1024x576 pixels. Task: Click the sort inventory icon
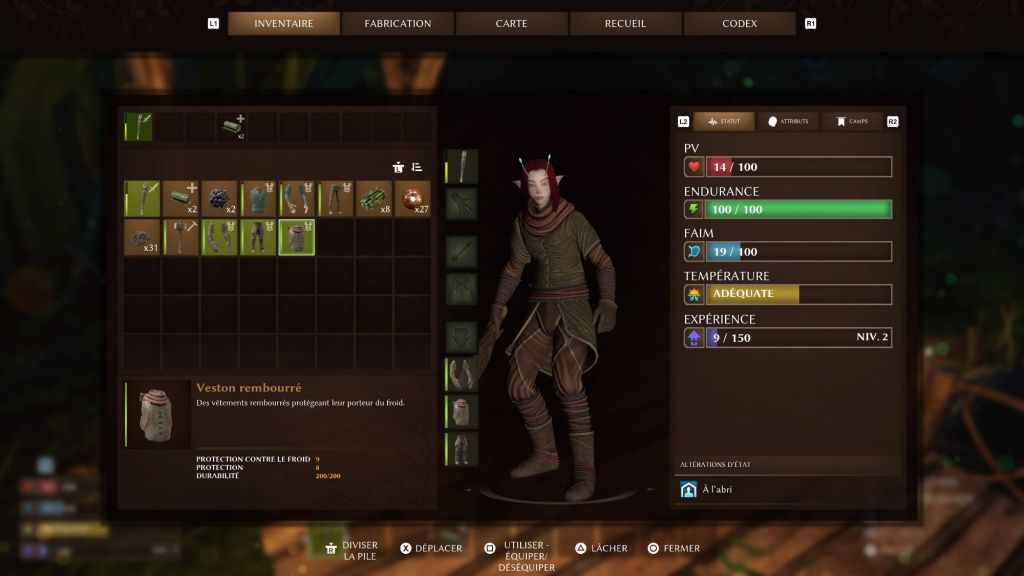click(417, 167)
